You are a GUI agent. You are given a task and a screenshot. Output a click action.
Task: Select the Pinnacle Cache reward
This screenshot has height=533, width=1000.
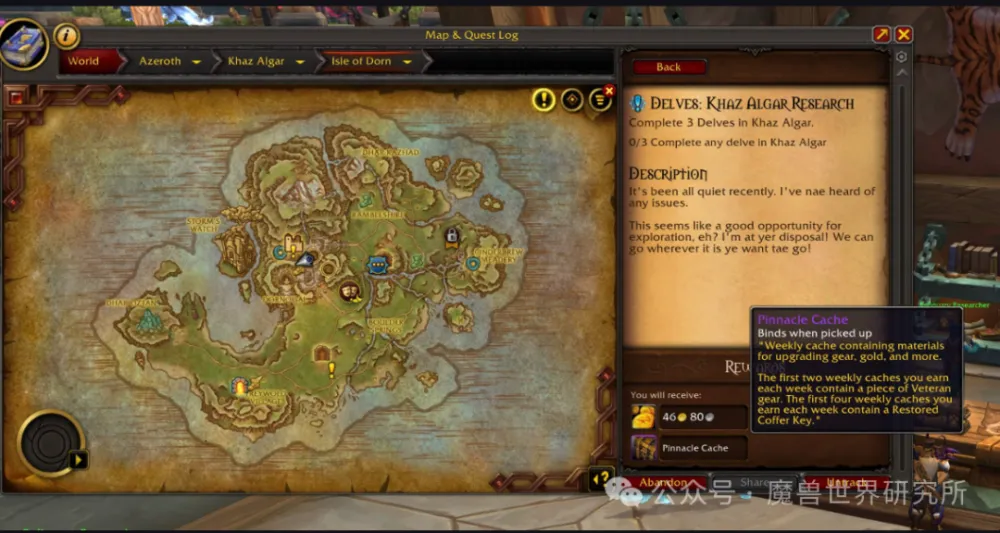689,448
